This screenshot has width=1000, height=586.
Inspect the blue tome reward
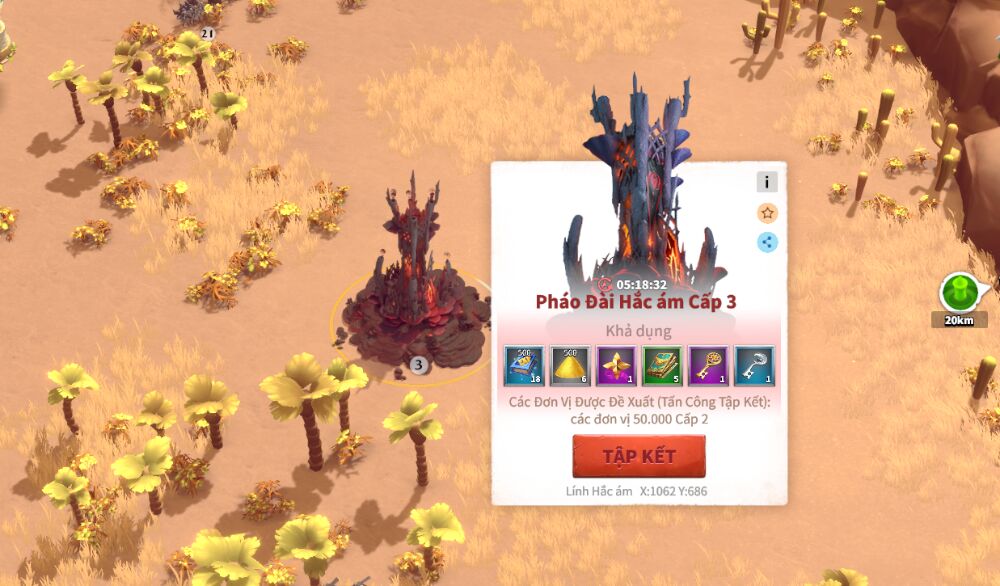(524, 366)
